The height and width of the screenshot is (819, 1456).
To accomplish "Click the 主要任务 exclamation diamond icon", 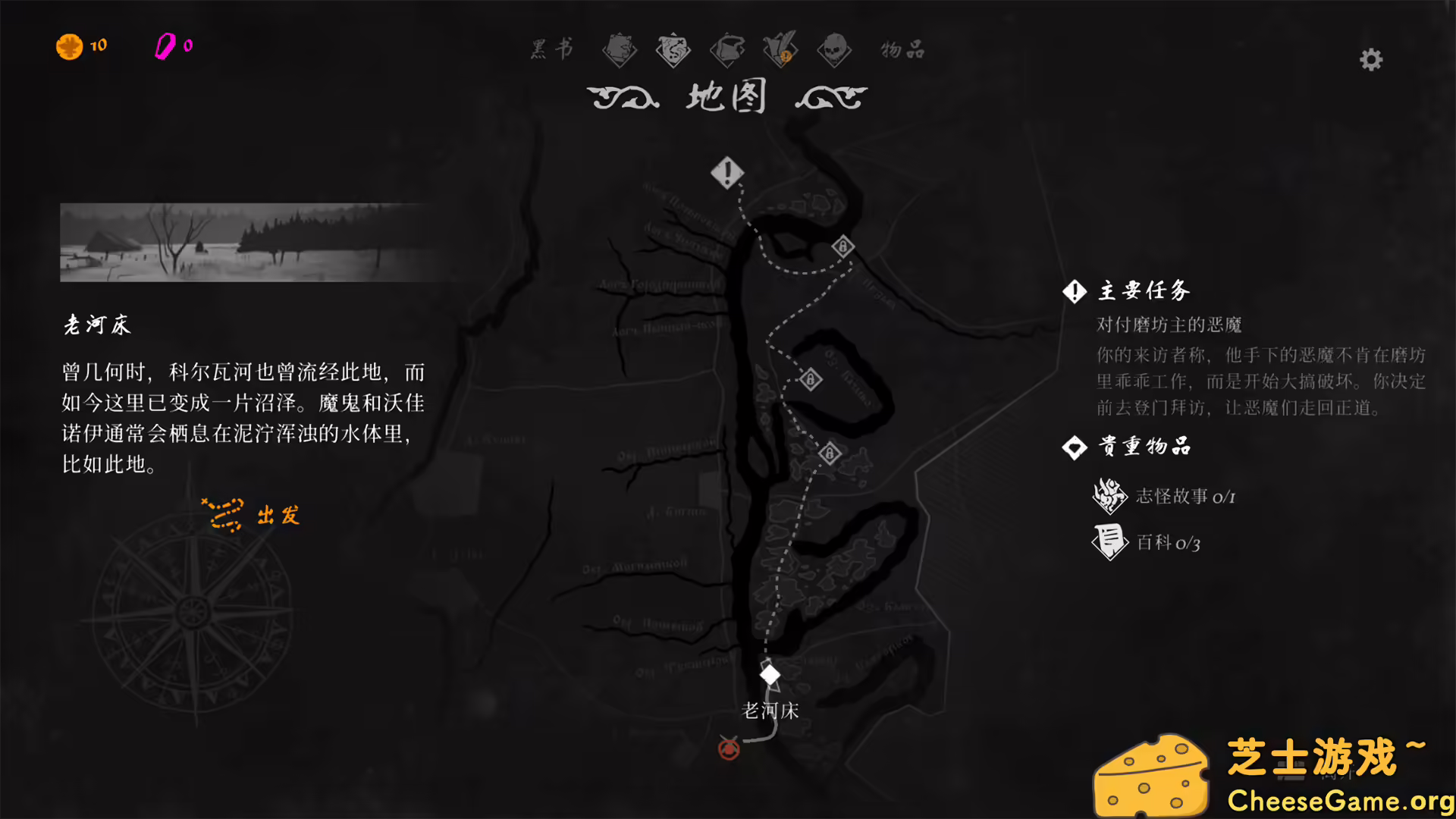I will pyautogui.click(x=1074, y=291).
